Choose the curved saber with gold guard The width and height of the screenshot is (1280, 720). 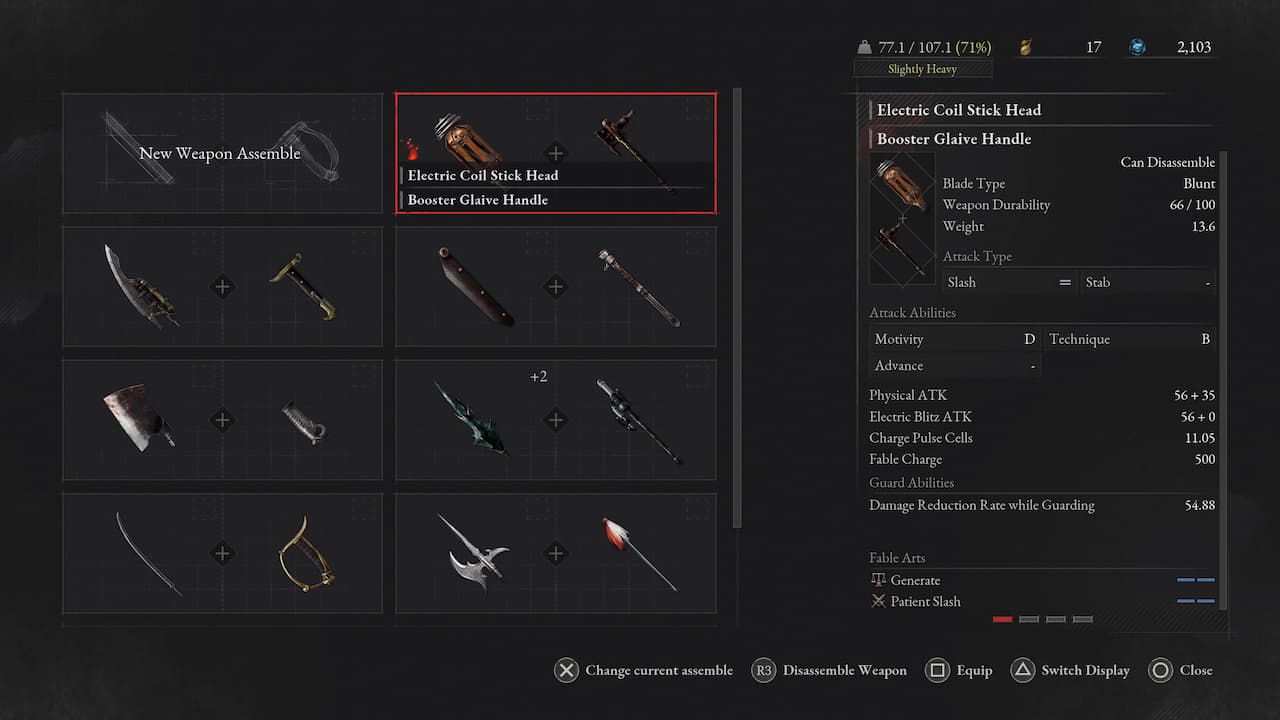[x=222, y=553]
